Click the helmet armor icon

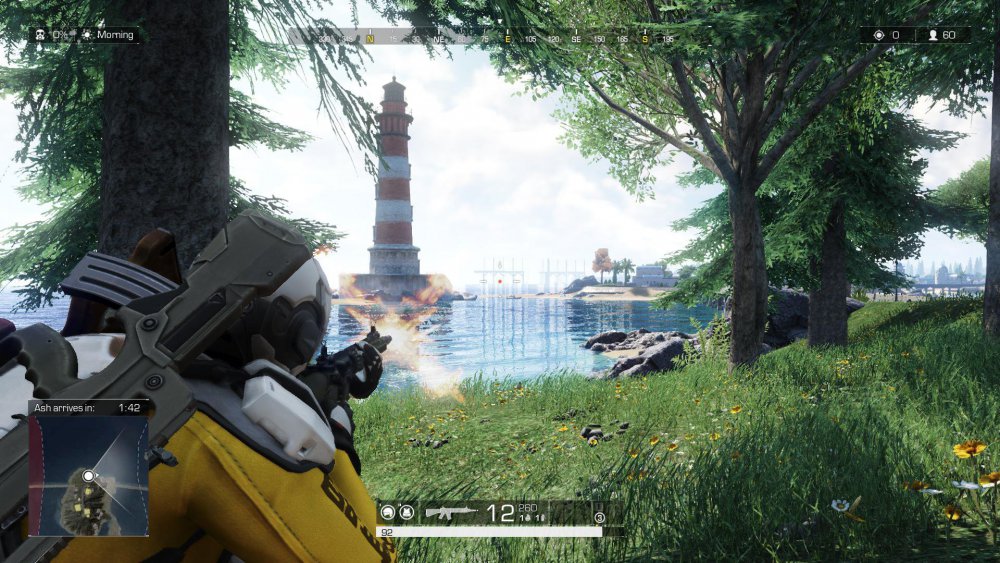pyautogui.click(x=388, y=513)
